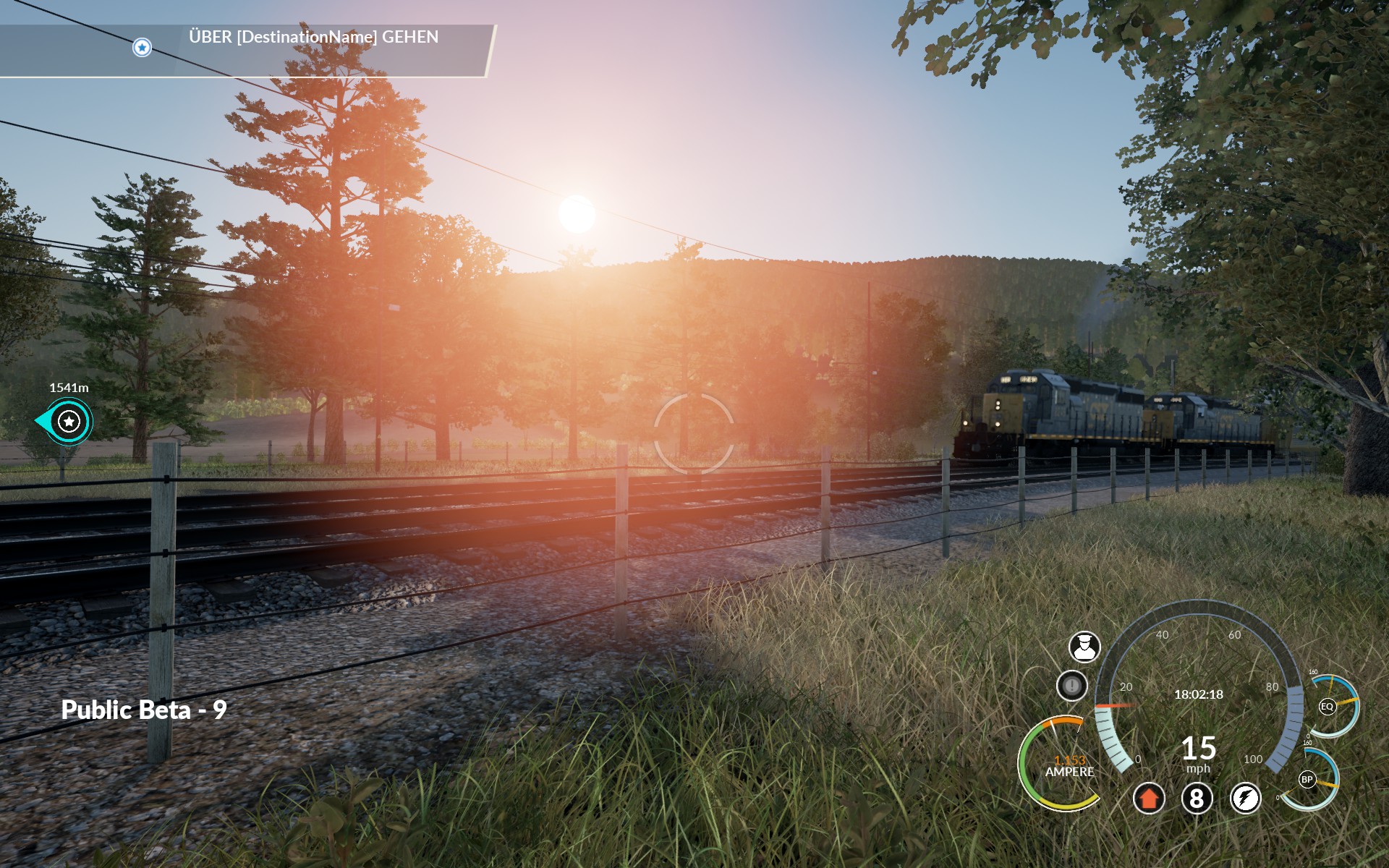Image resolution: width=1389 pixels, height=868 pixels.
Task: Toggle the red forward reverser arrow icon
Action: (x=1148, y=799)
